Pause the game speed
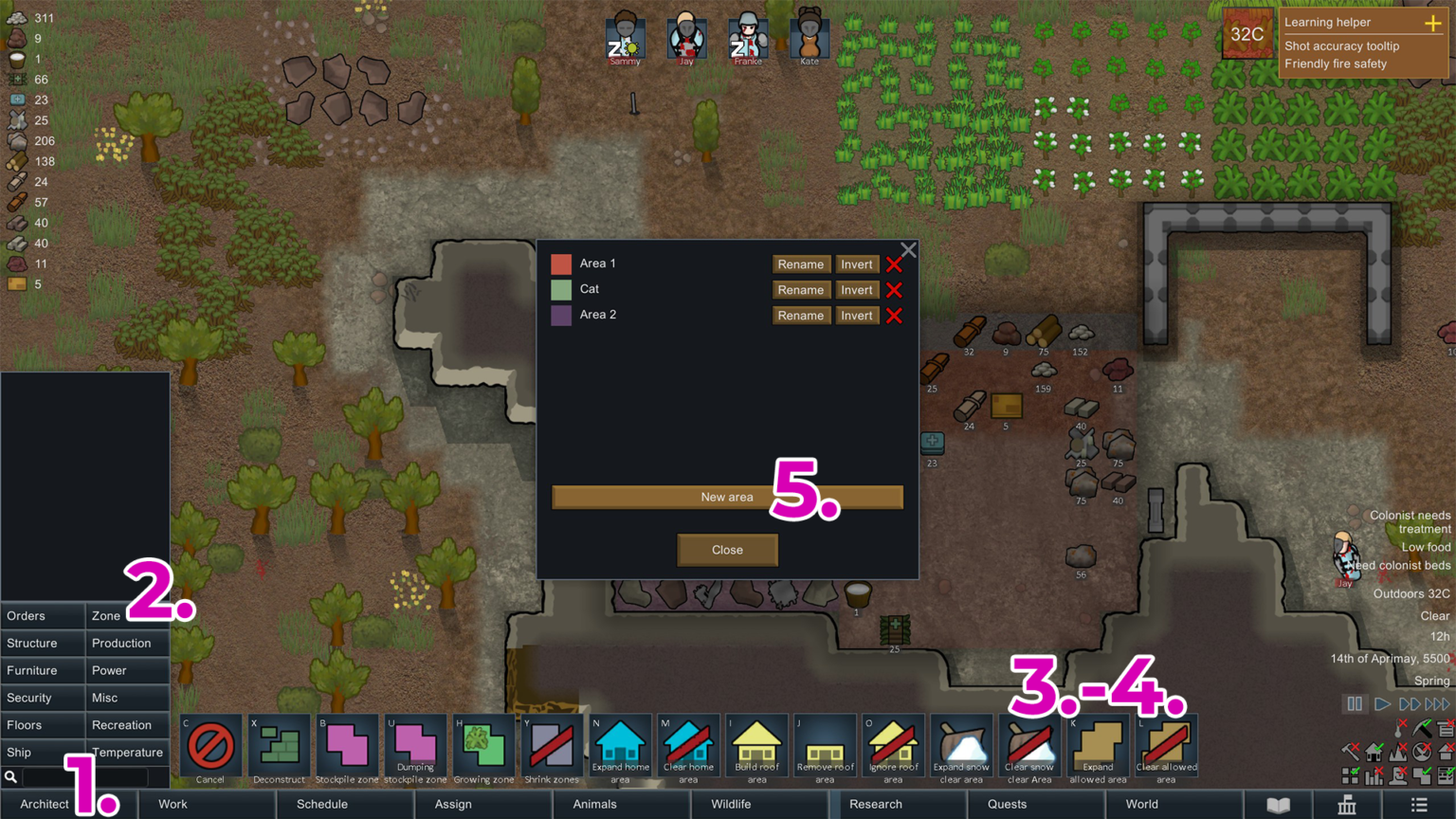This screenshot has width=1456, height=819. pos(1355,704)
